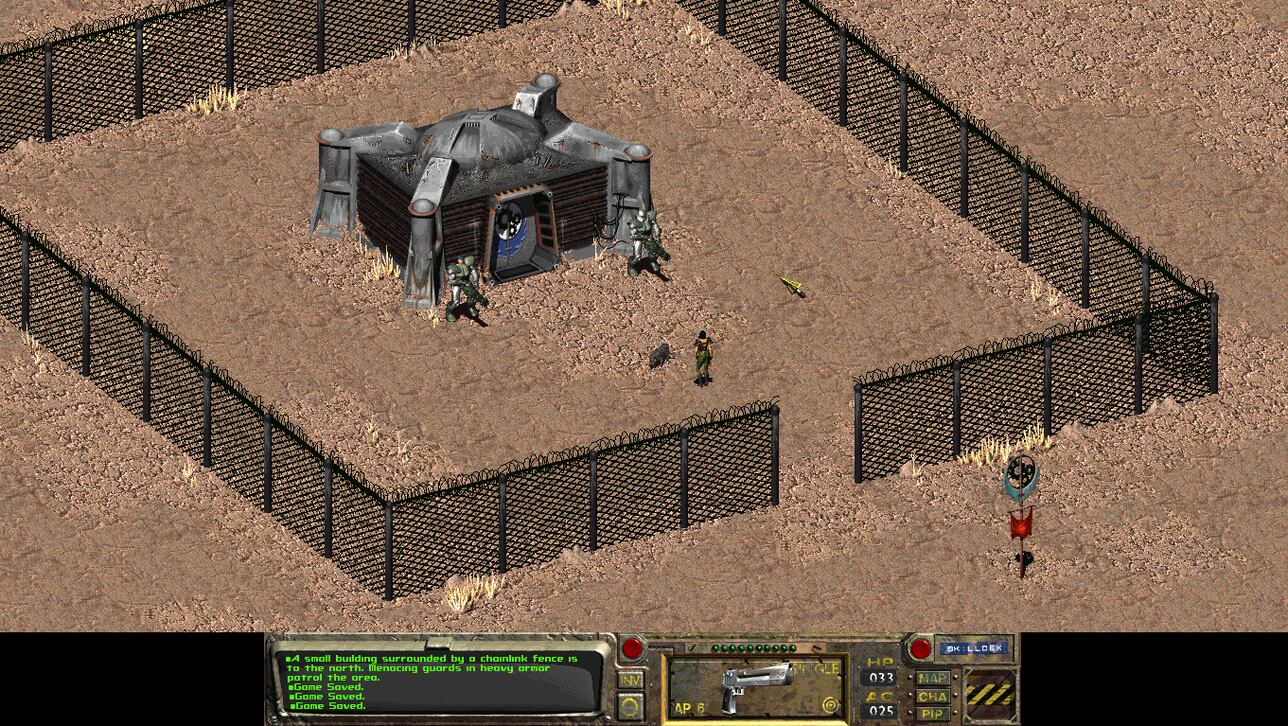Click the green action point lights row
This screenshot has height=726, width=1288.
[753, 647]
